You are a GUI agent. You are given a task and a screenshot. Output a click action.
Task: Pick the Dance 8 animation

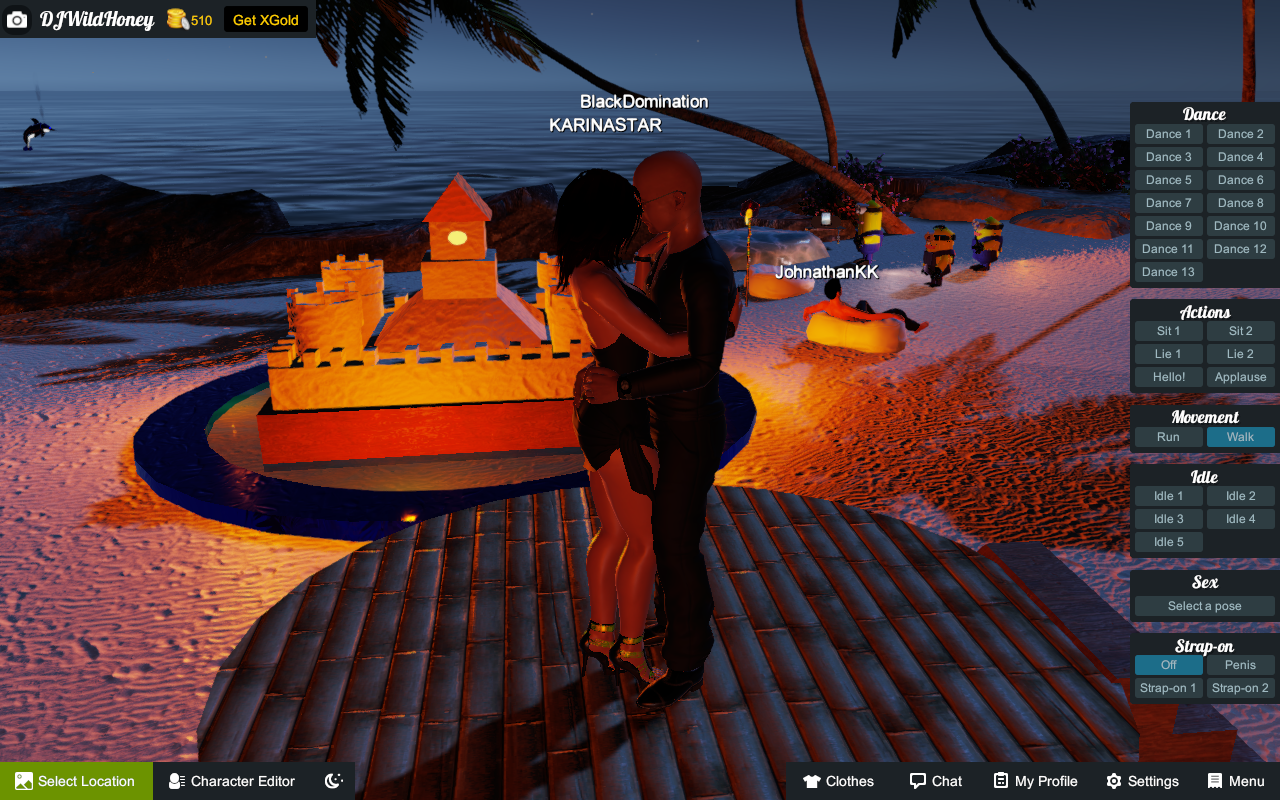[1240, 203]
